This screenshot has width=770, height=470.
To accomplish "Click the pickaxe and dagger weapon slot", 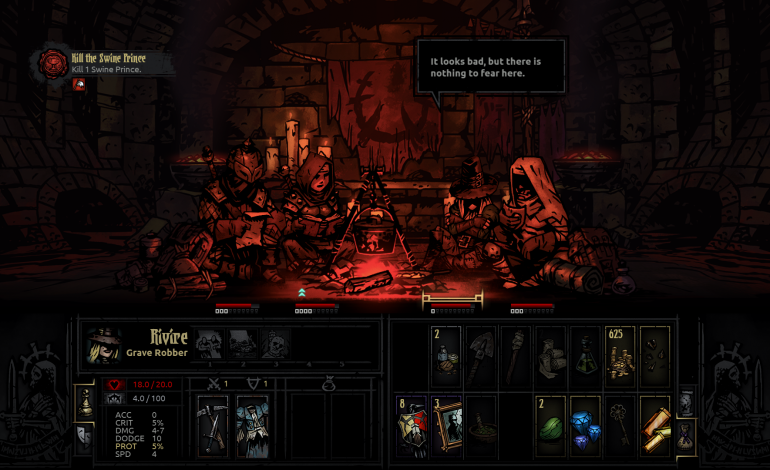I will [x=213, y=424].
